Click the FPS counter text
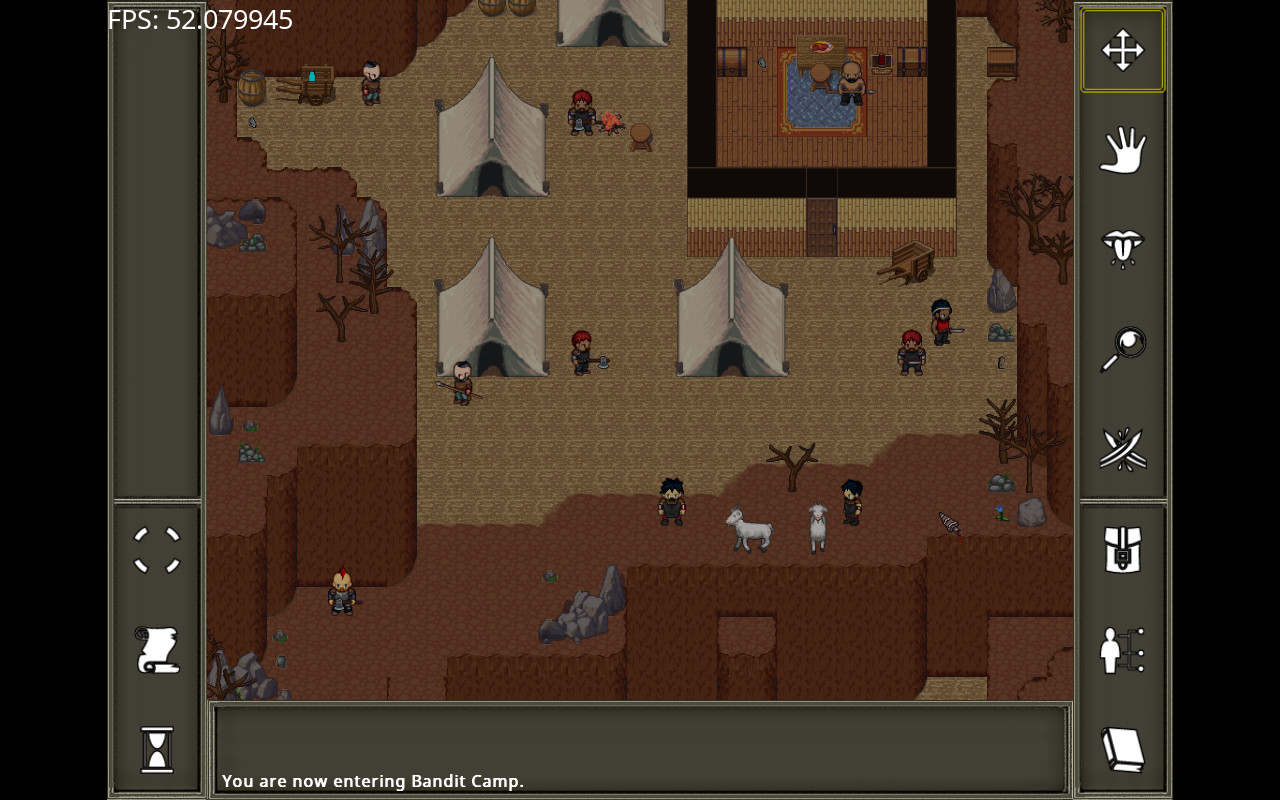This screenshot has height=800, width=1280. pyautogui.click(x=199, y=19)
